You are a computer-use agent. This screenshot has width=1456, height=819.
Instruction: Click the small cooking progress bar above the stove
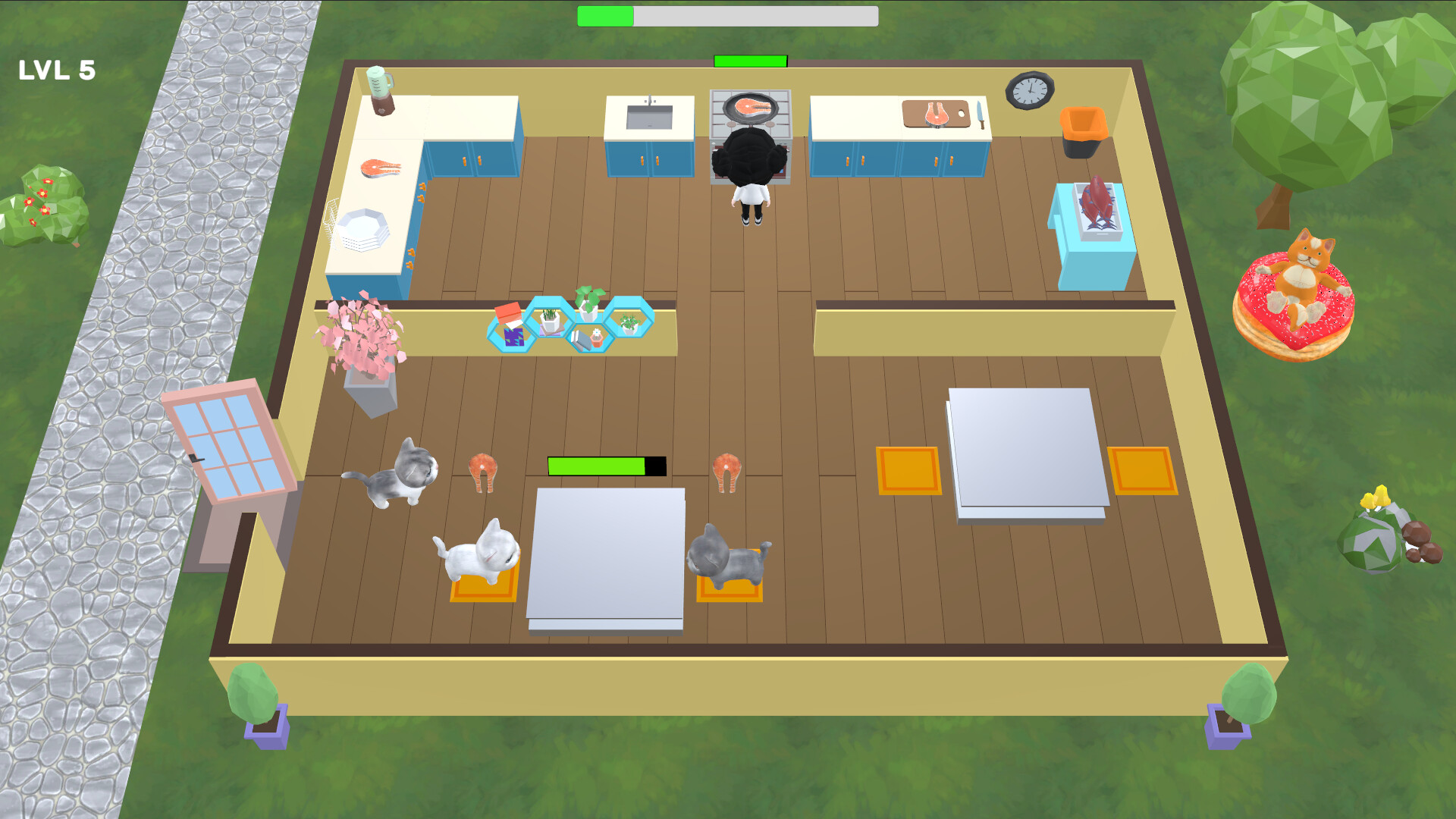(749, 59)
